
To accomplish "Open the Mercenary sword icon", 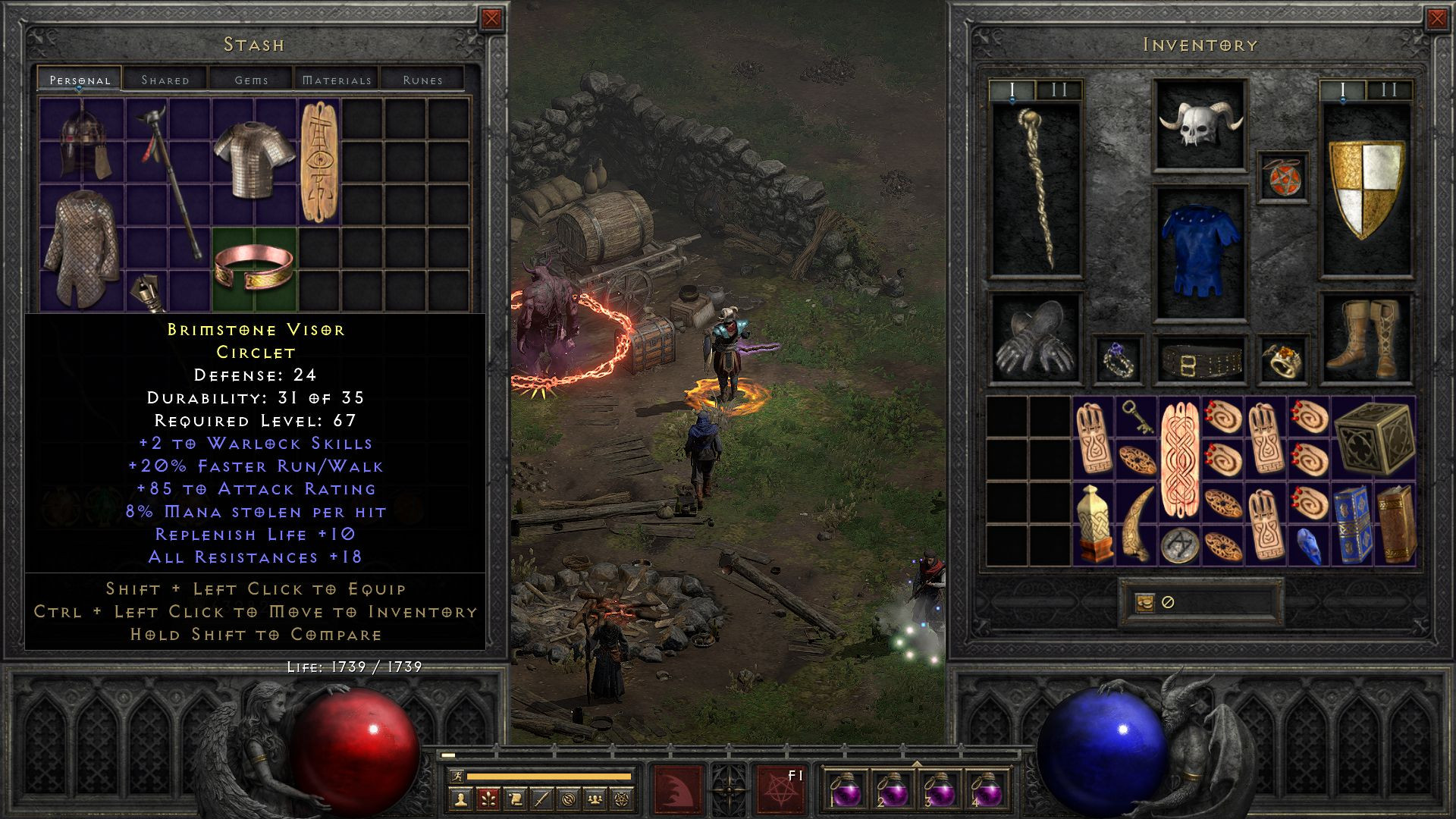I will click(x=543, y=800).
